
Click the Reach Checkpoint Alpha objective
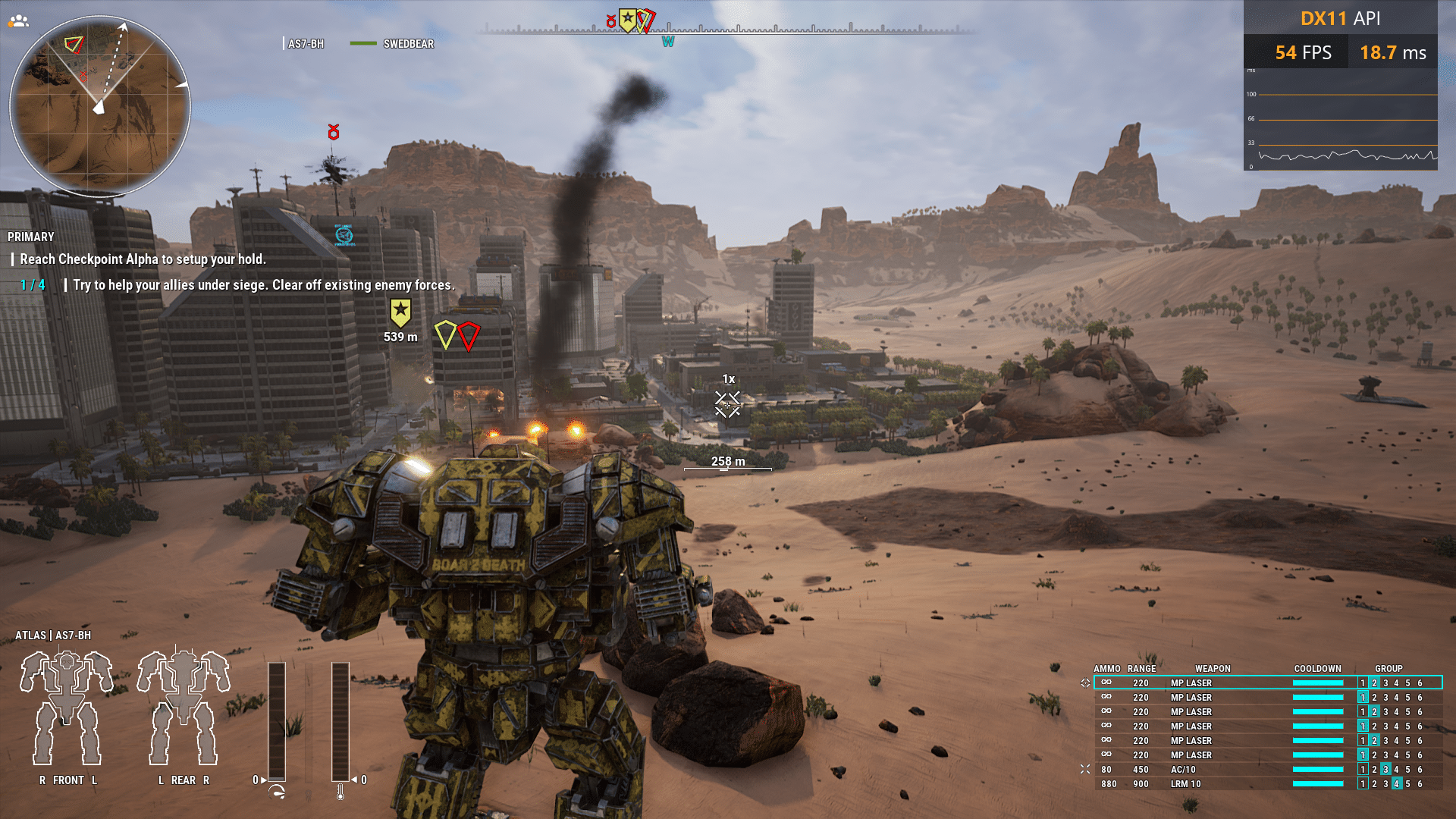[143, 259]
